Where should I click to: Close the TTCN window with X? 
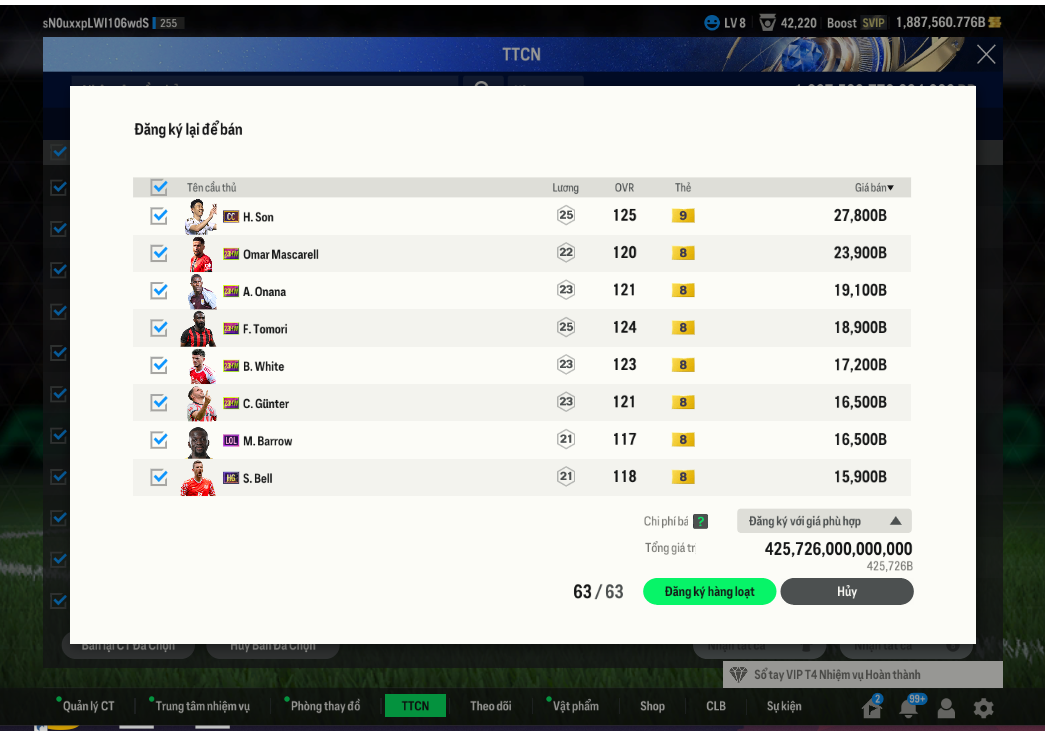click(x=986, y=54)
